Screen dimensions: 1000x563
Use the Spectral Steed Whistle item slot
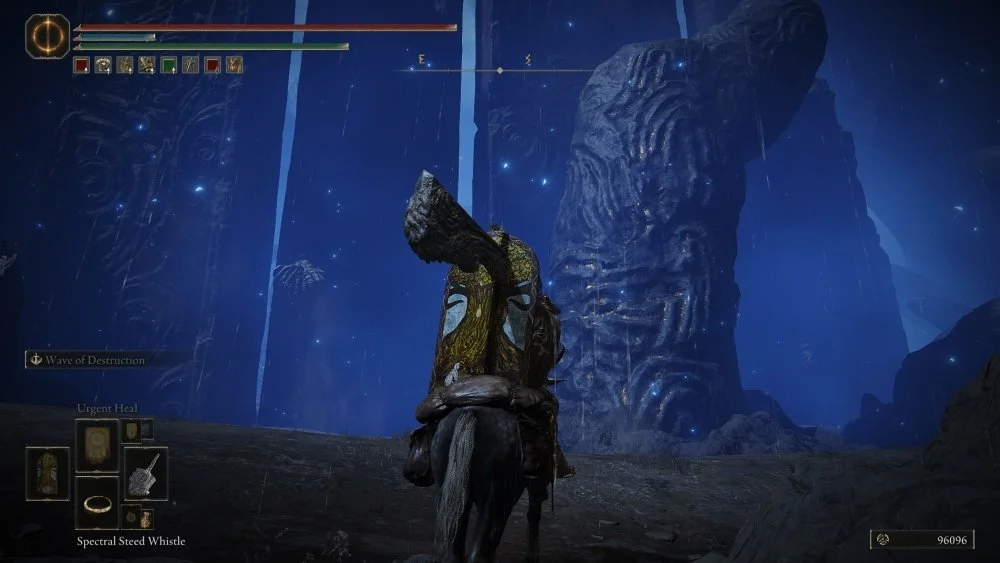click(97, 502)
